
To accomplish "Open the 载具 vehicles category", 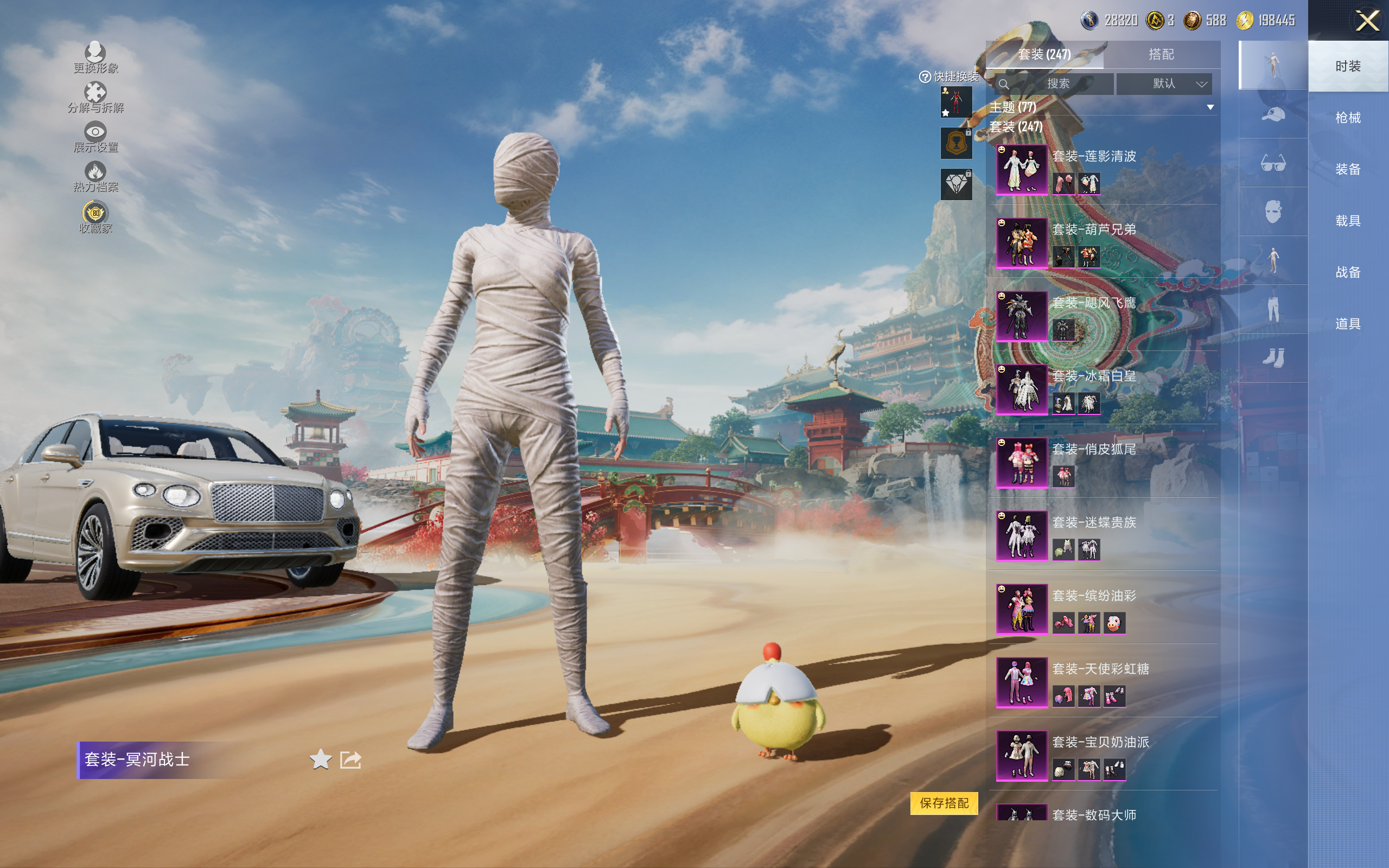I will [1347, 221].
